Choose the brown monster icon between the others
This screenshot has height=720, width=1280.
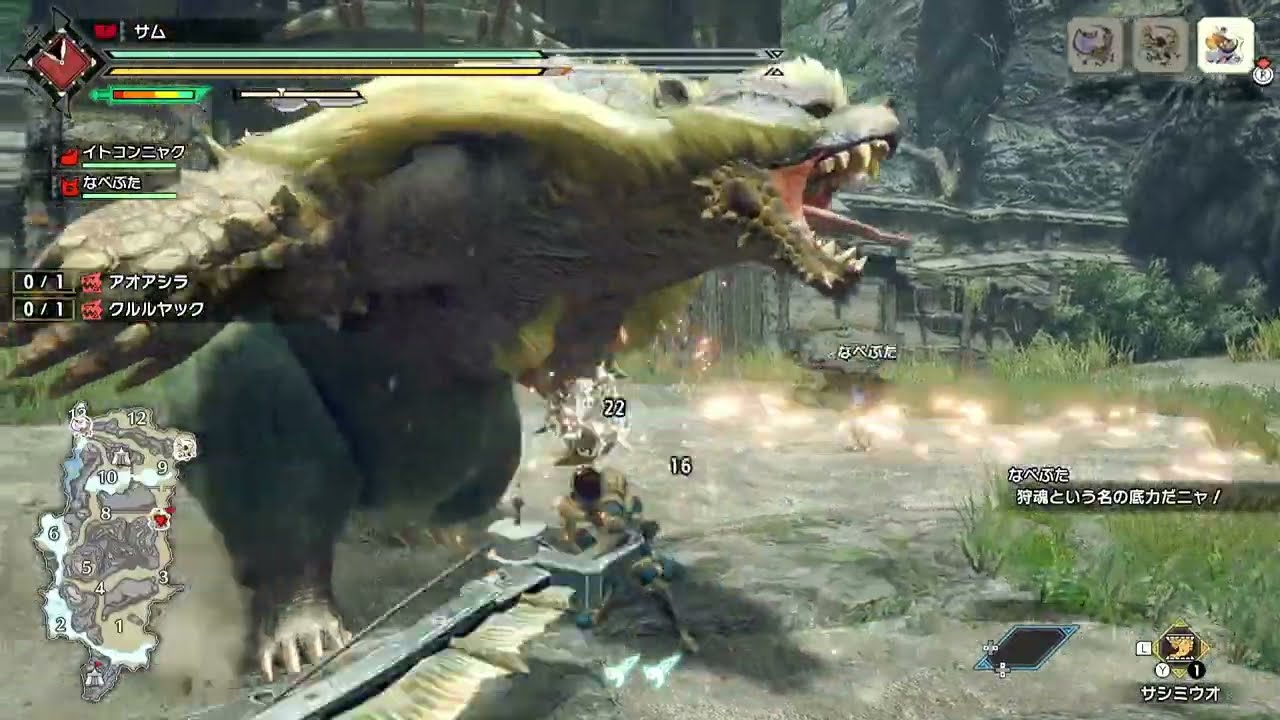1160,46
